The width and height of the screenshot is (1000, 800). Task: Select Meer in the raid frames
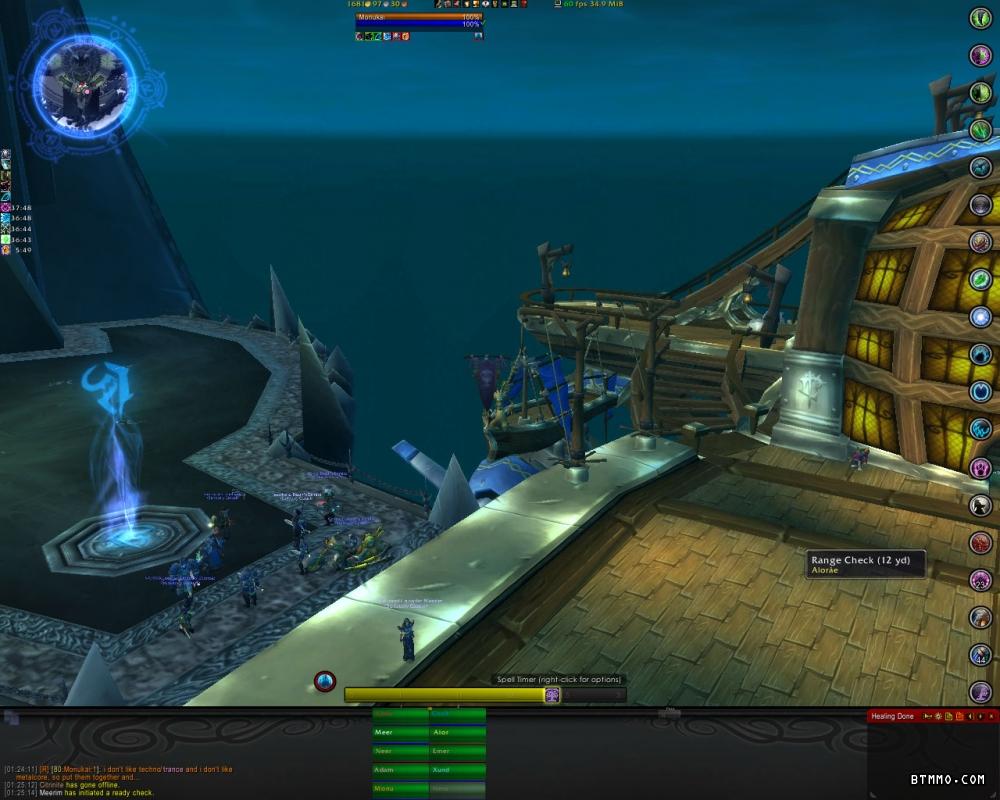(400, 732)
